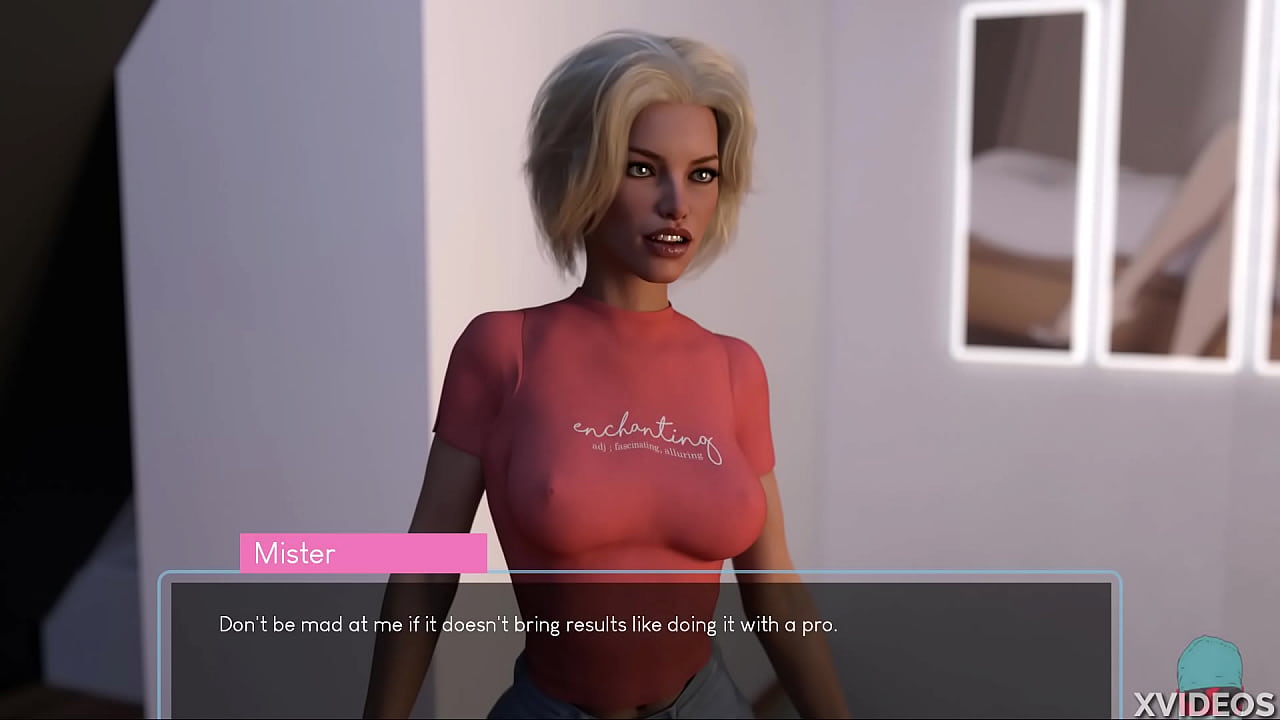Click the pink 'Mister' name badge
1280x720 pixels.
click(363, 553)
